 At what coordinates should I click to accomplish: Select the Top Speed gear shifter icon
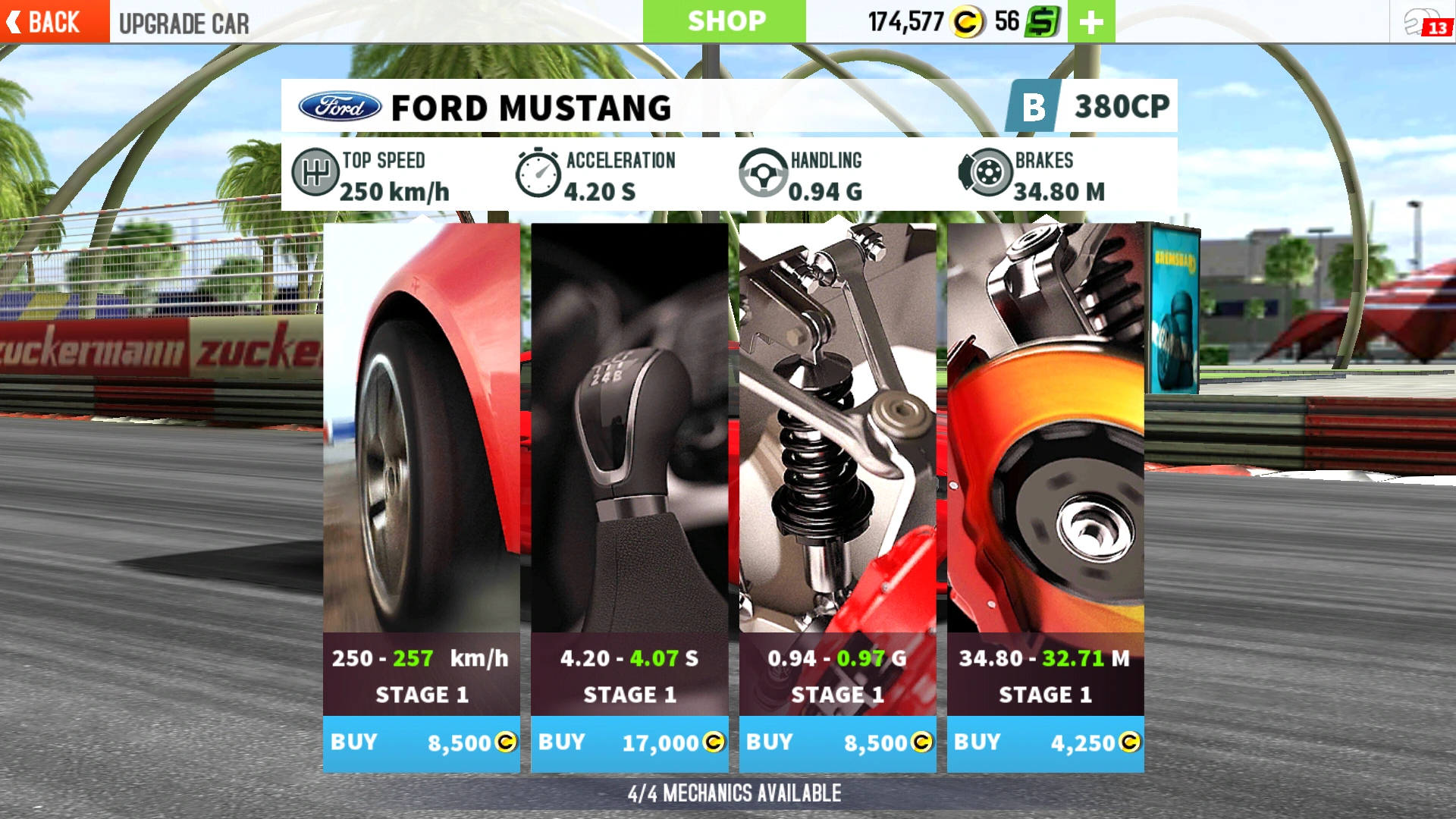click(316, 173)
